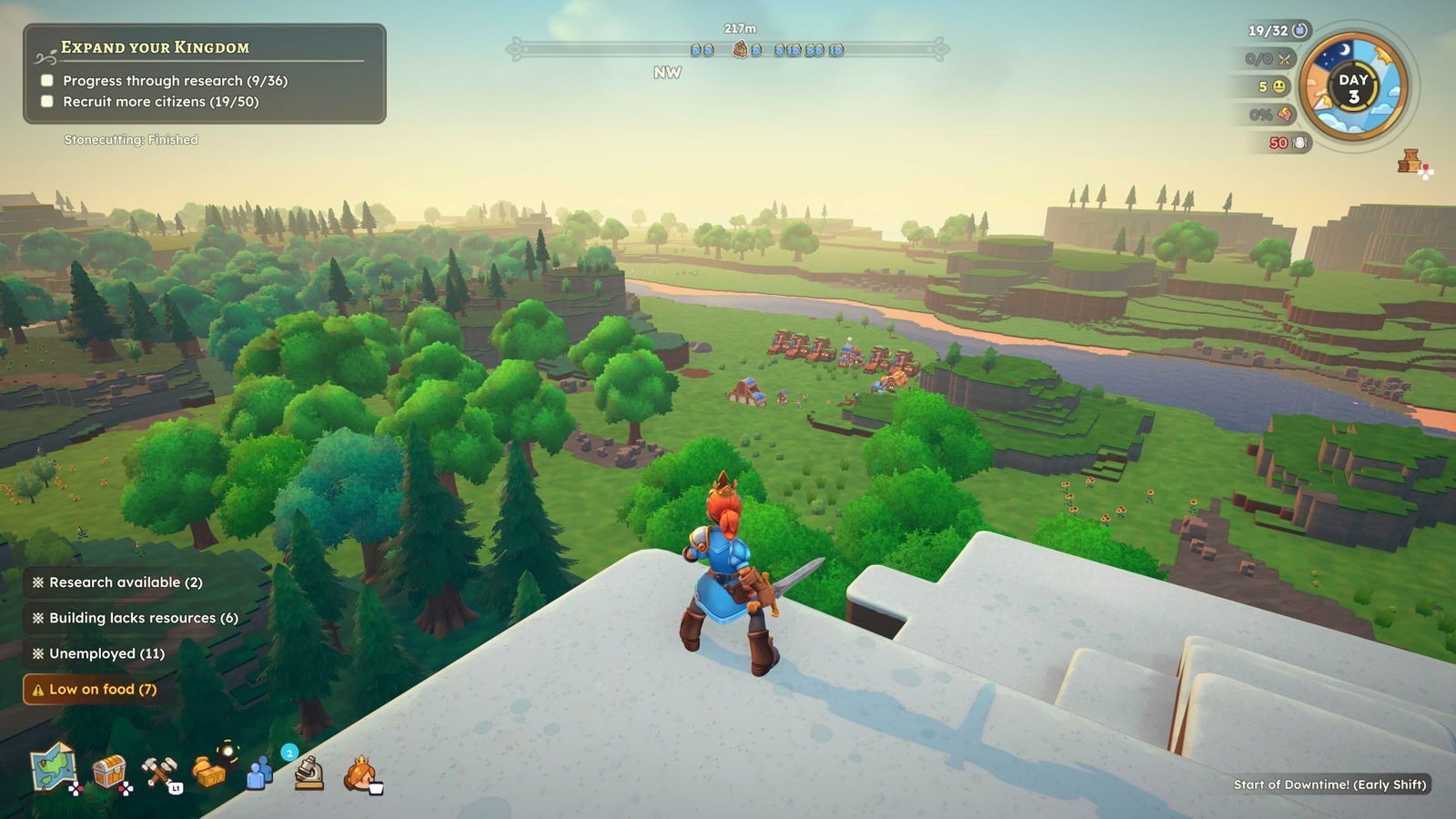1456x819 pixels.
Task: Click the happiness face indicator
Action: (x=1279, y=86)
